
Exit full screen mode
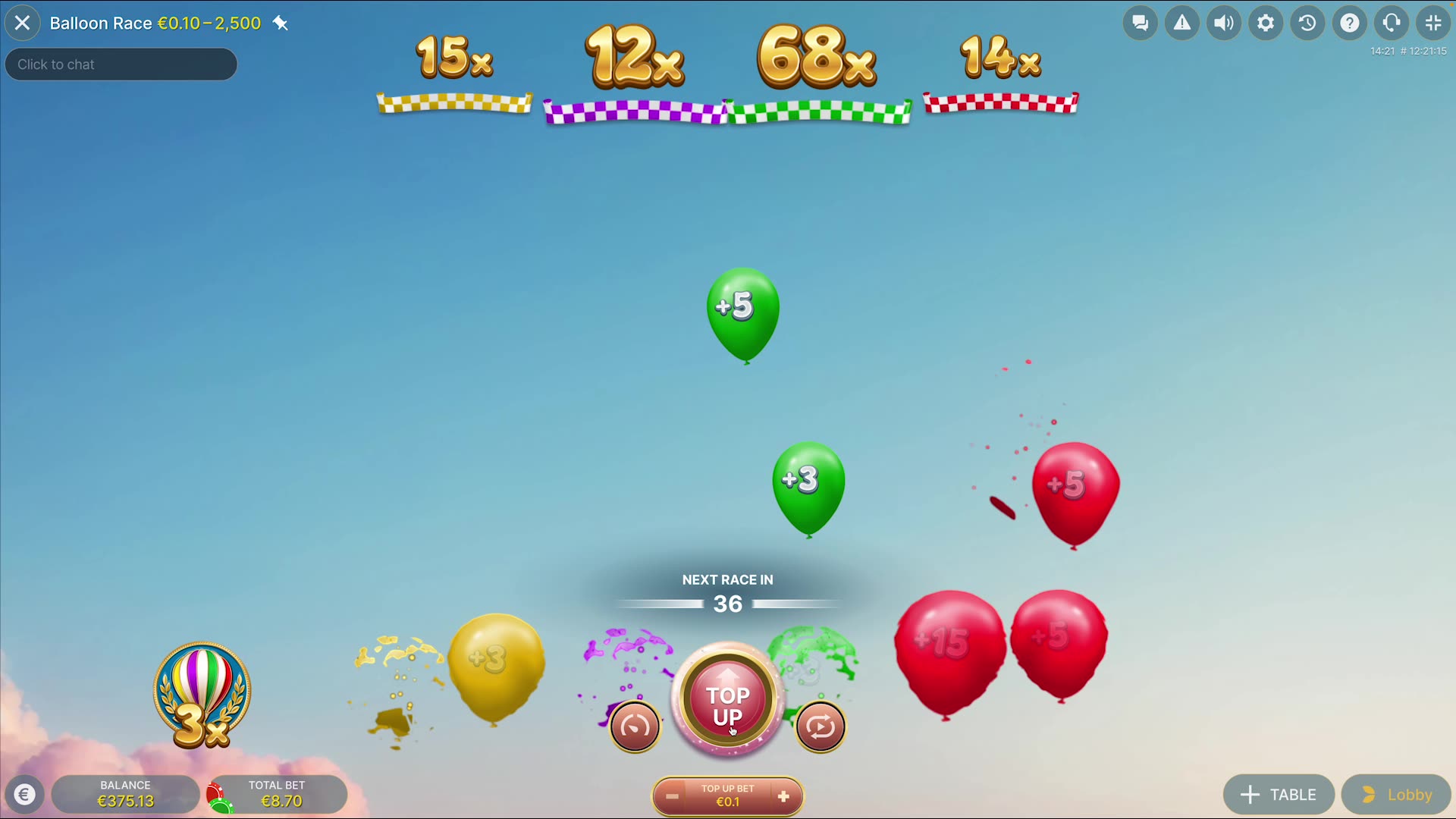pyautogui.click(x=1432, y=23)
